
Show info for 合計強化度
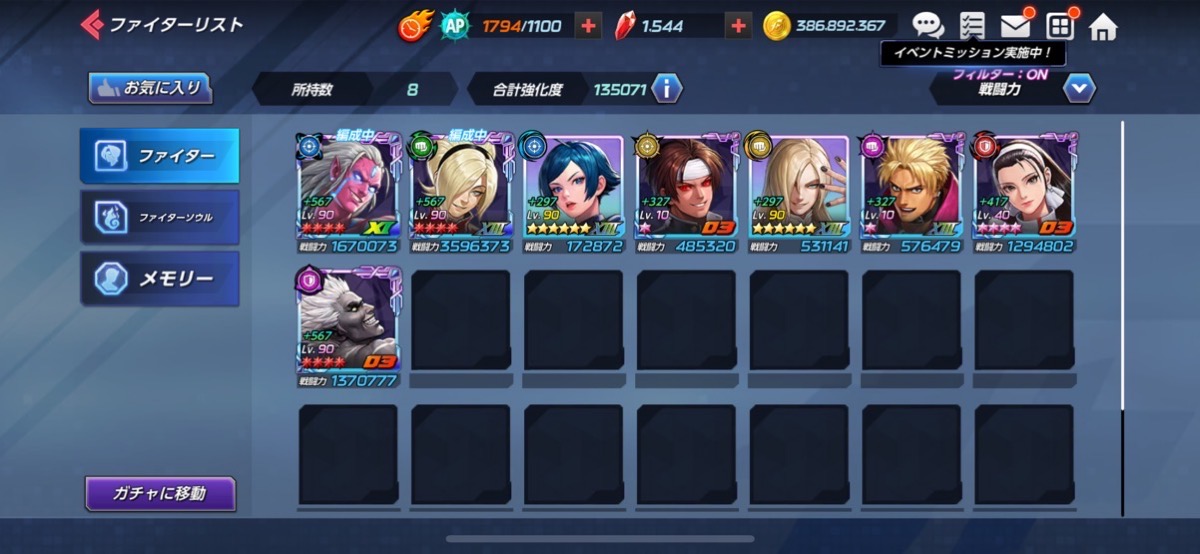coord(667,89)
